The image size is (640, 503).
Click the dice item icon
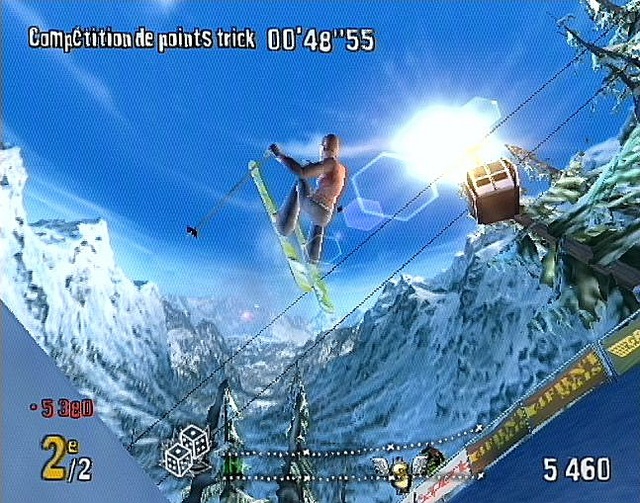click(186, 449)
